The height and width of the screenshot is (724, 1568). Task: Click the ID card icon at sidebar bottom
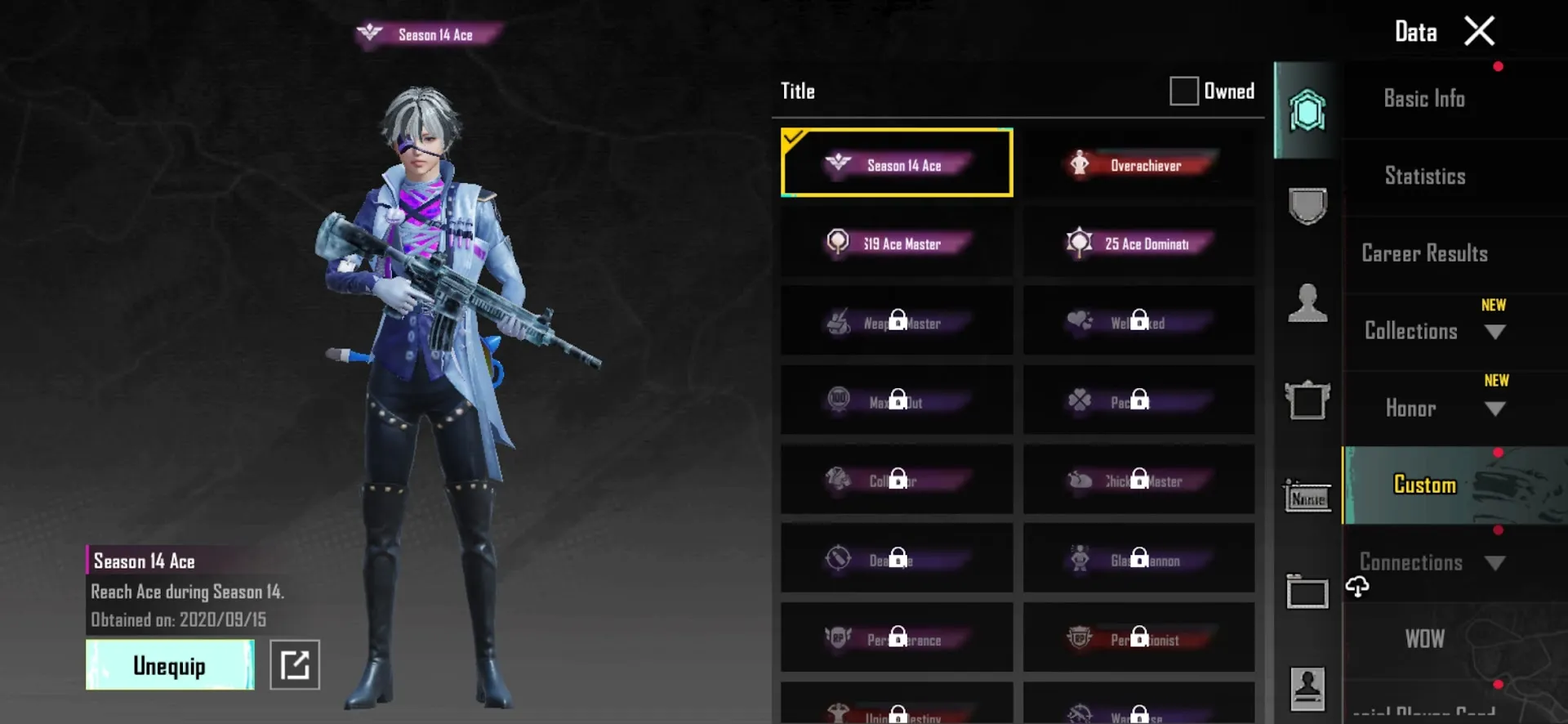(x=1307, y=686)
